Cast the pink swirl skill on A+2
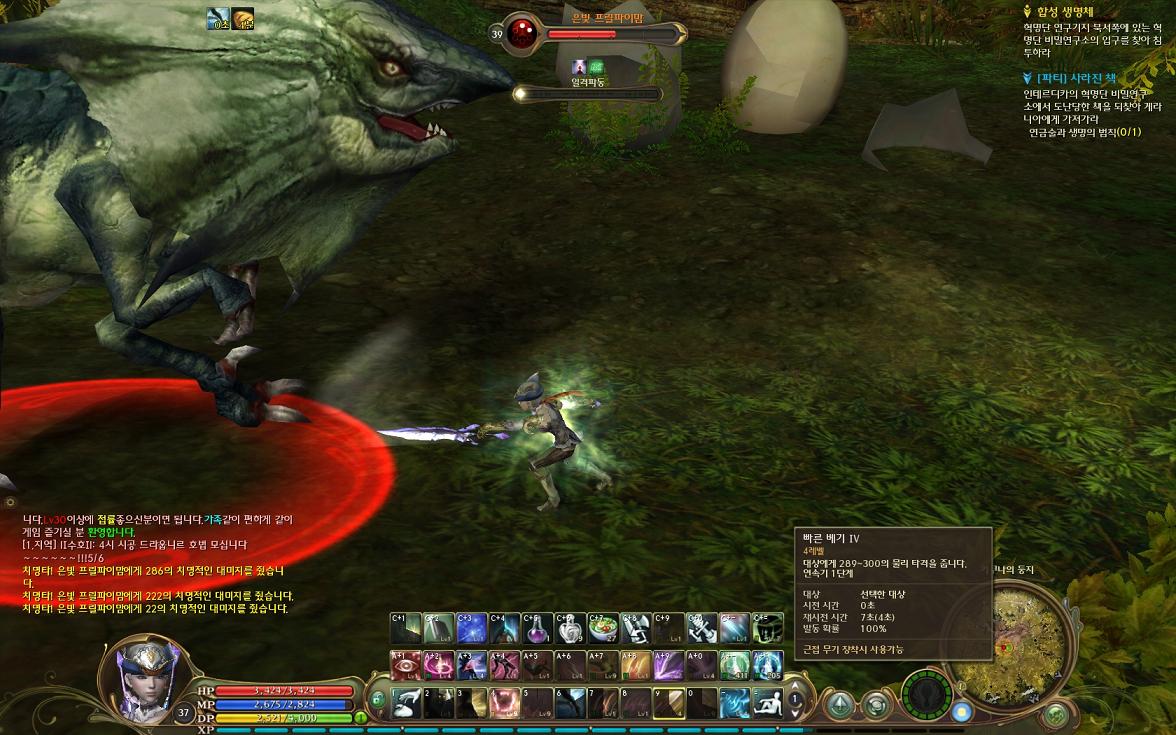 pos(438,665)
